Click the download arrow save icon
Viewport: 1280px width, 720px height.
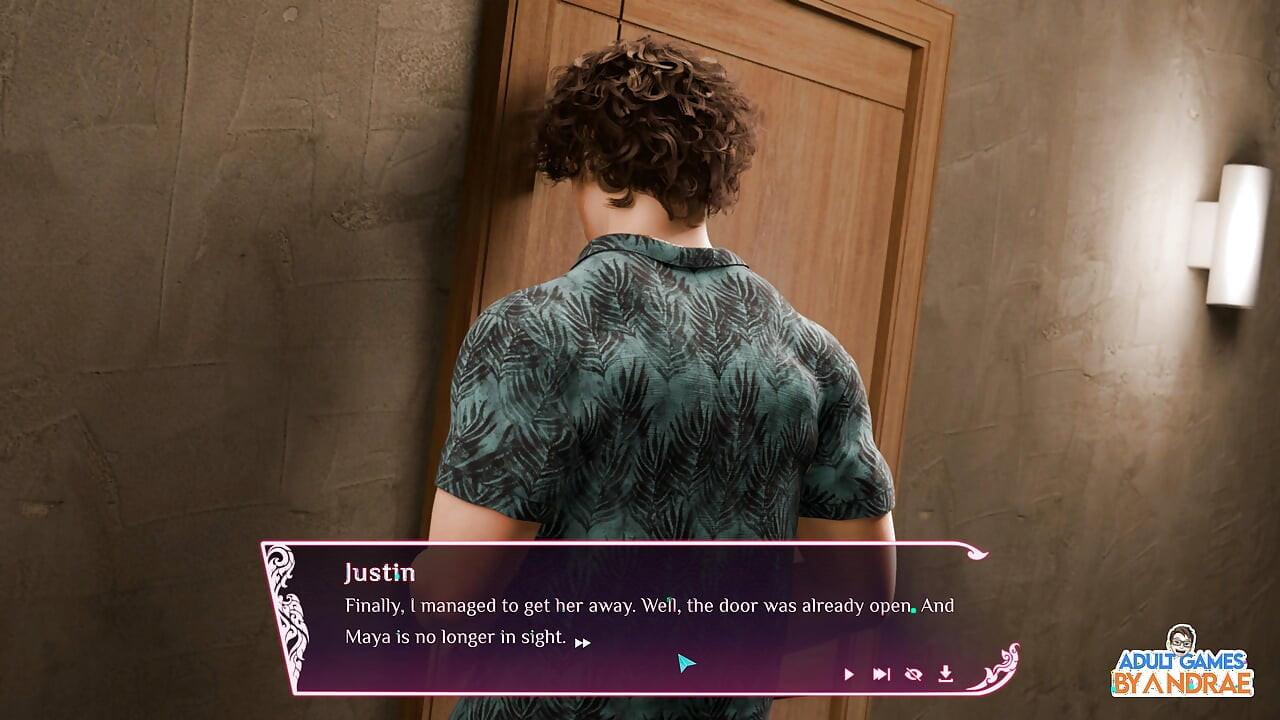[945, 674]
